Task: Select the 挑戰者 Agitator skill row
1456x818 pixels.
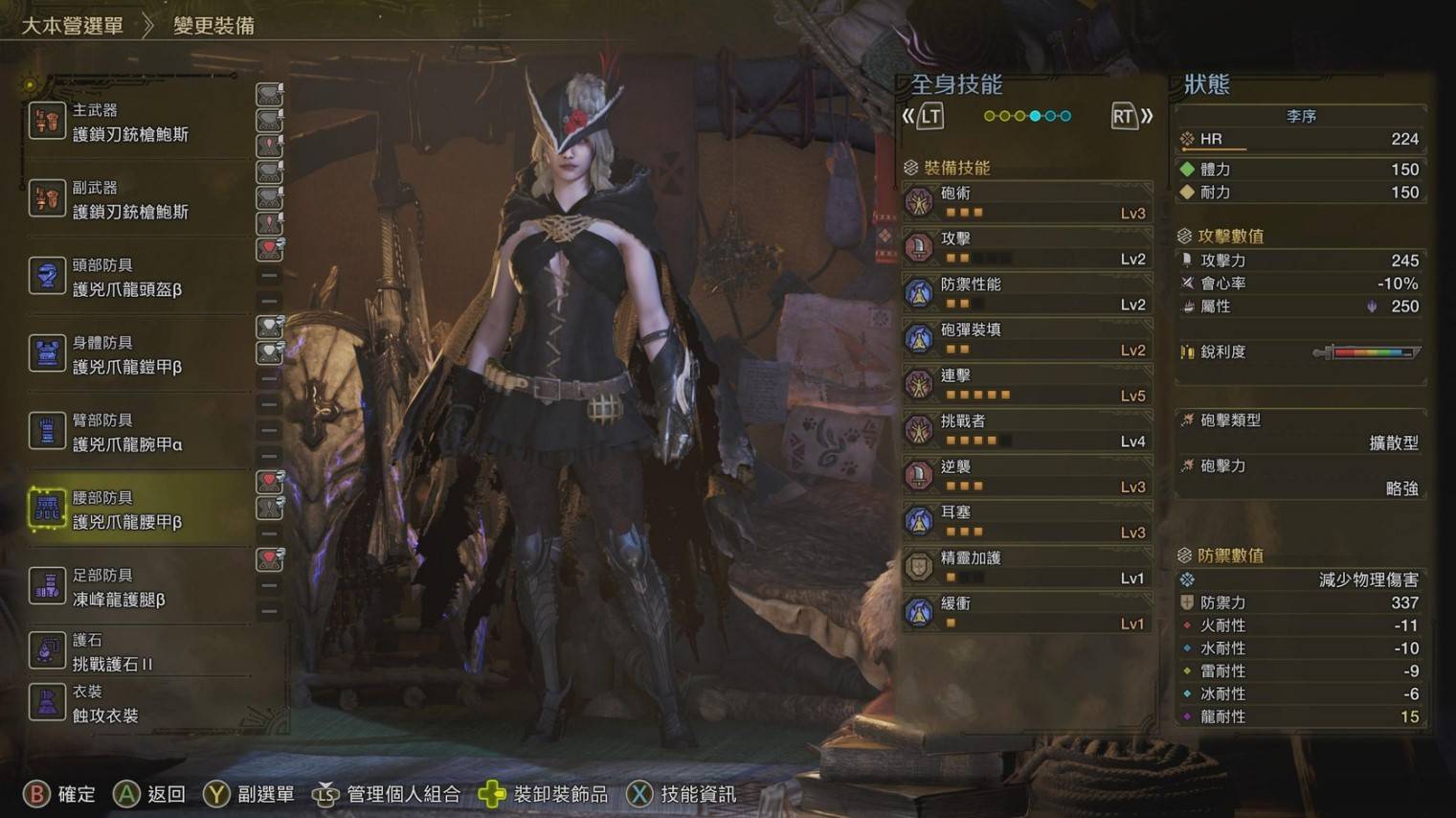Action: coord(1026,431)
